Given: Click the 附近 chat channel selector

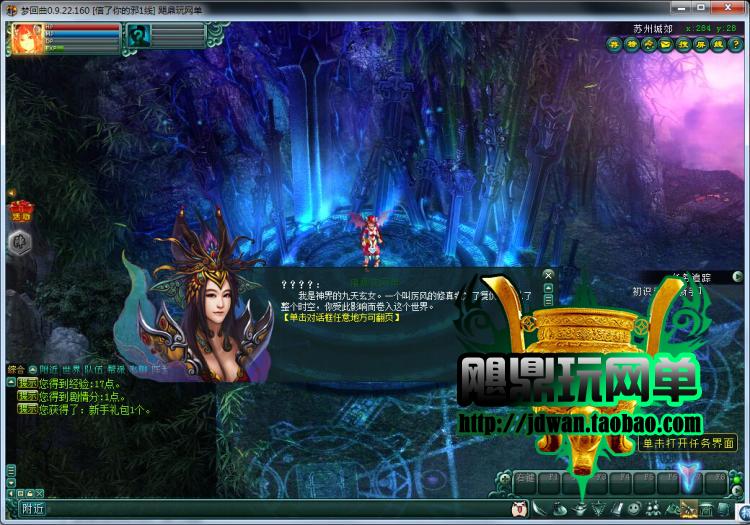Looking at the screenshot, I should point(32,509).
